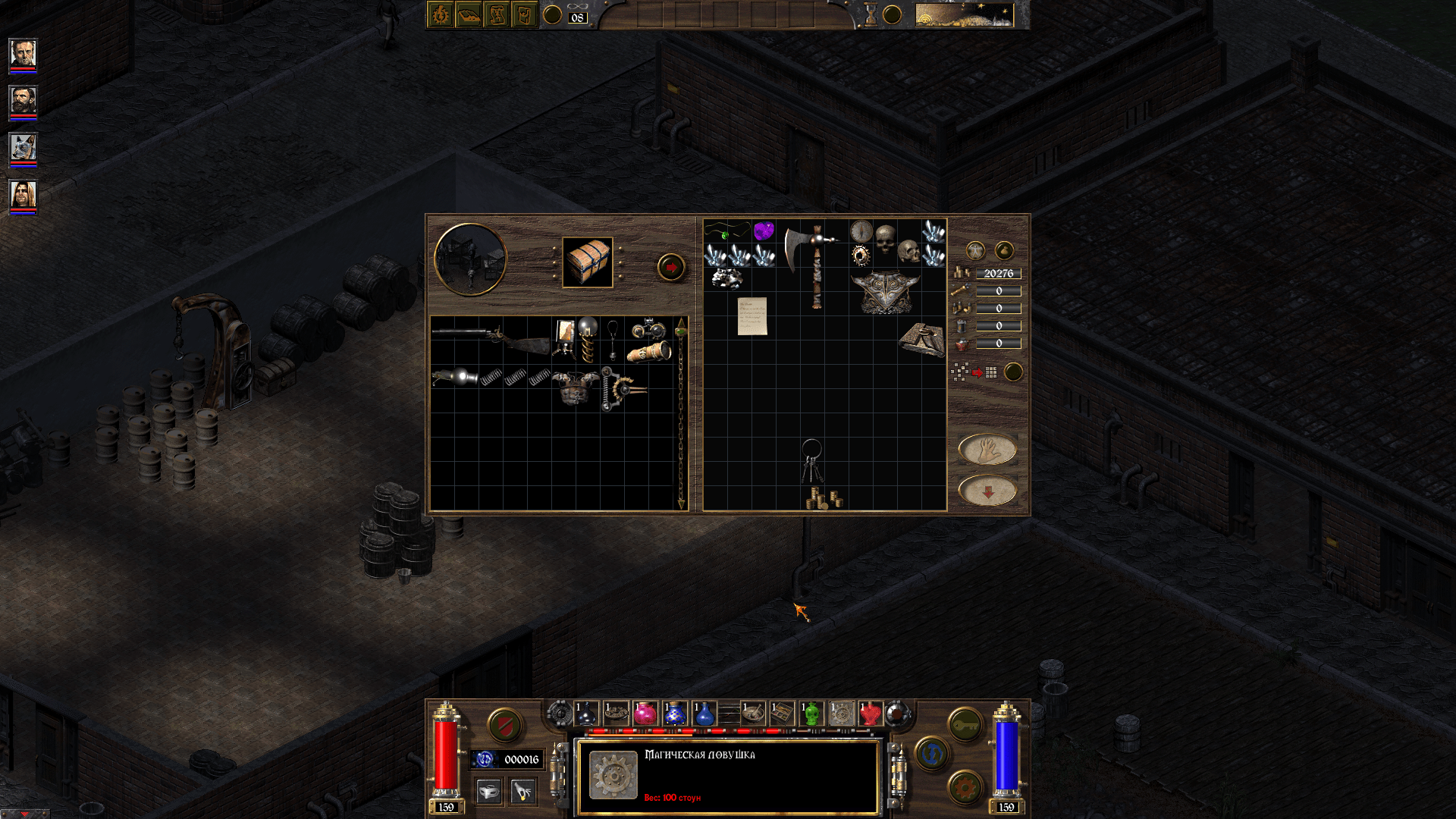
Task: Click the glowing hand (sleight of hand) icon
Action: pyautogui.click(x=522, y=792)
